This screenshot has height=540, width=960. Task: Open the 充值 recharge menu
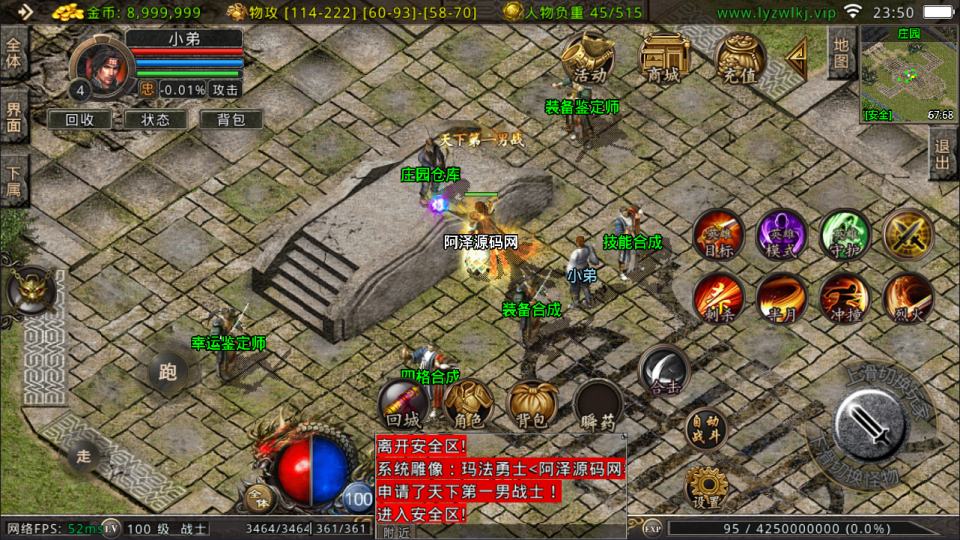[x=741, y=58]
